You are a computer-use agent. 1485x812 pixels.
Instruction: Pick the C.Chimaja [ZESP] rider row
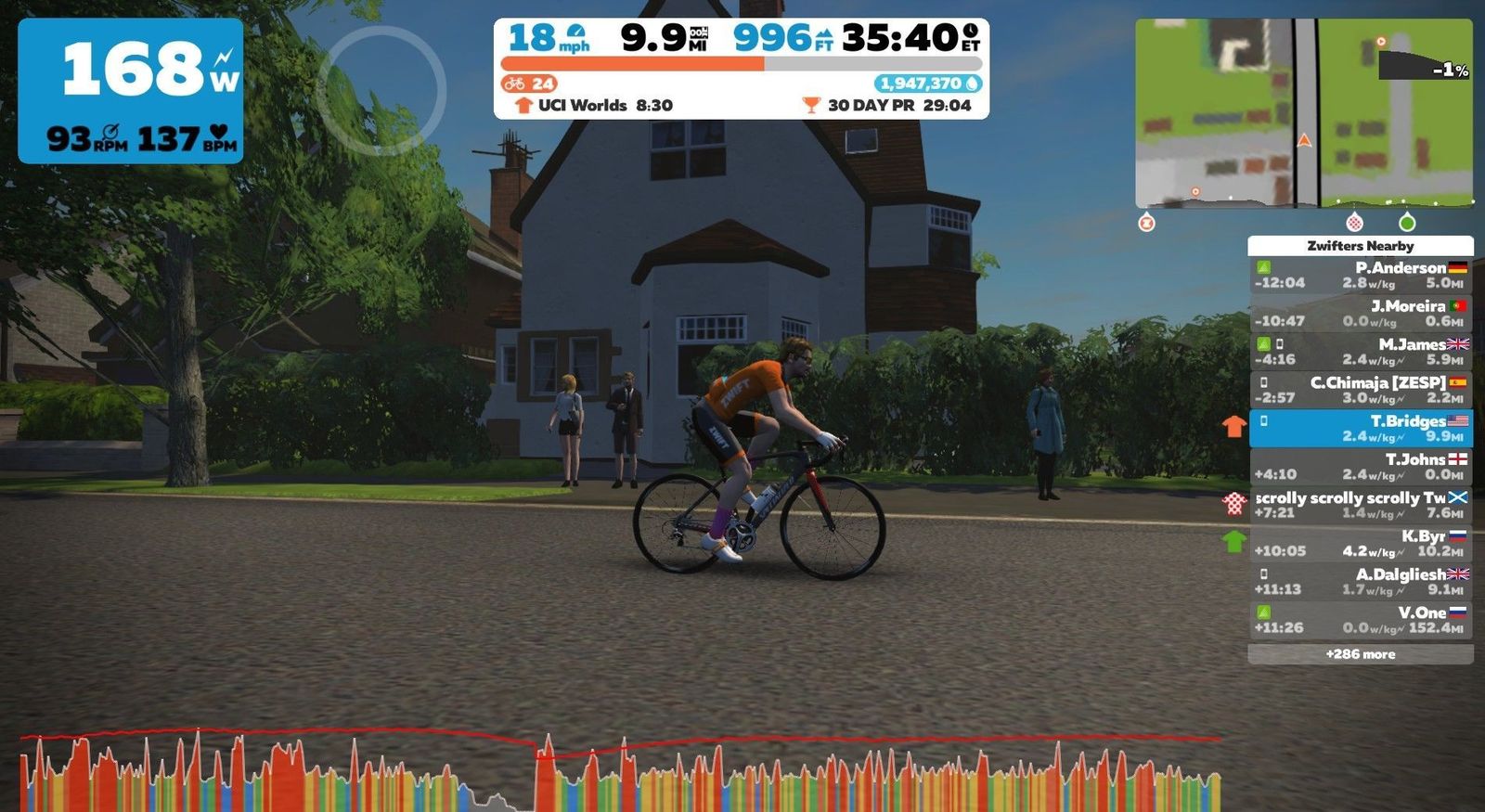[x=1361, y=390]
